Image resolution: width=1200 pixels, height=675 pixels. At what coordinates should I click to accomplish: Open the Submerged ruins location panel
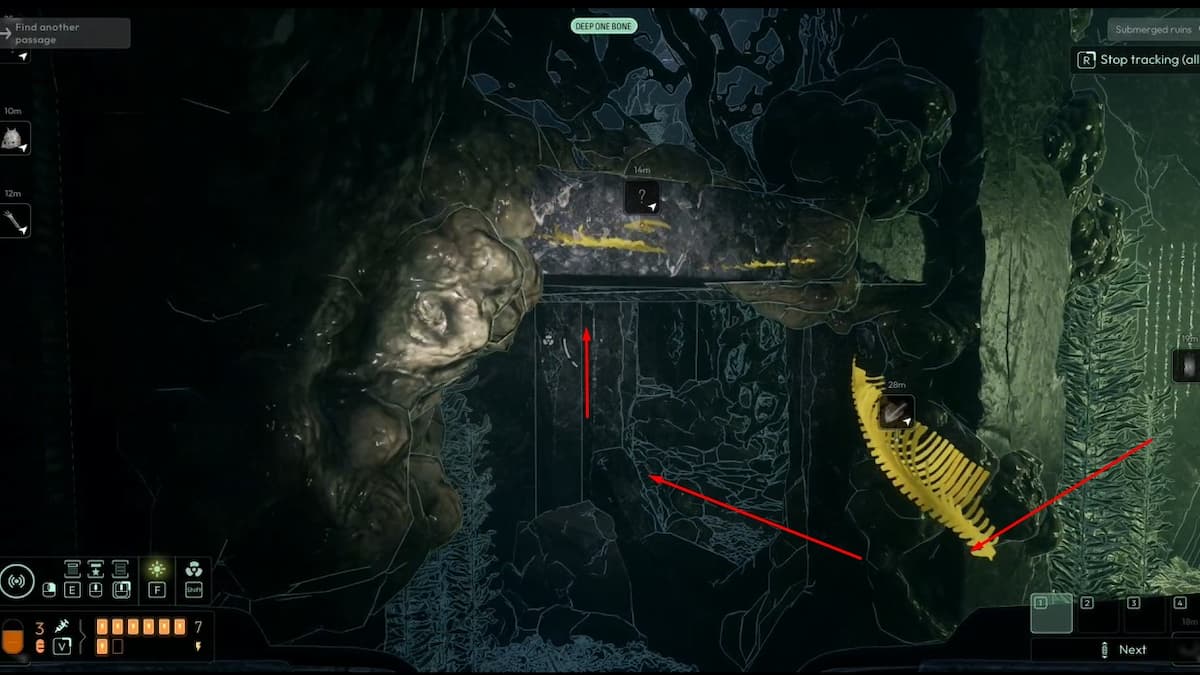point(1153,30)
